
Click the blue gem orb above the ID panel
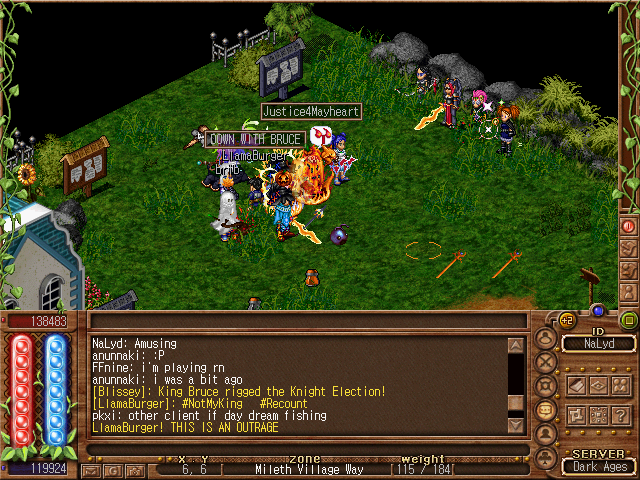click(597, 311)
